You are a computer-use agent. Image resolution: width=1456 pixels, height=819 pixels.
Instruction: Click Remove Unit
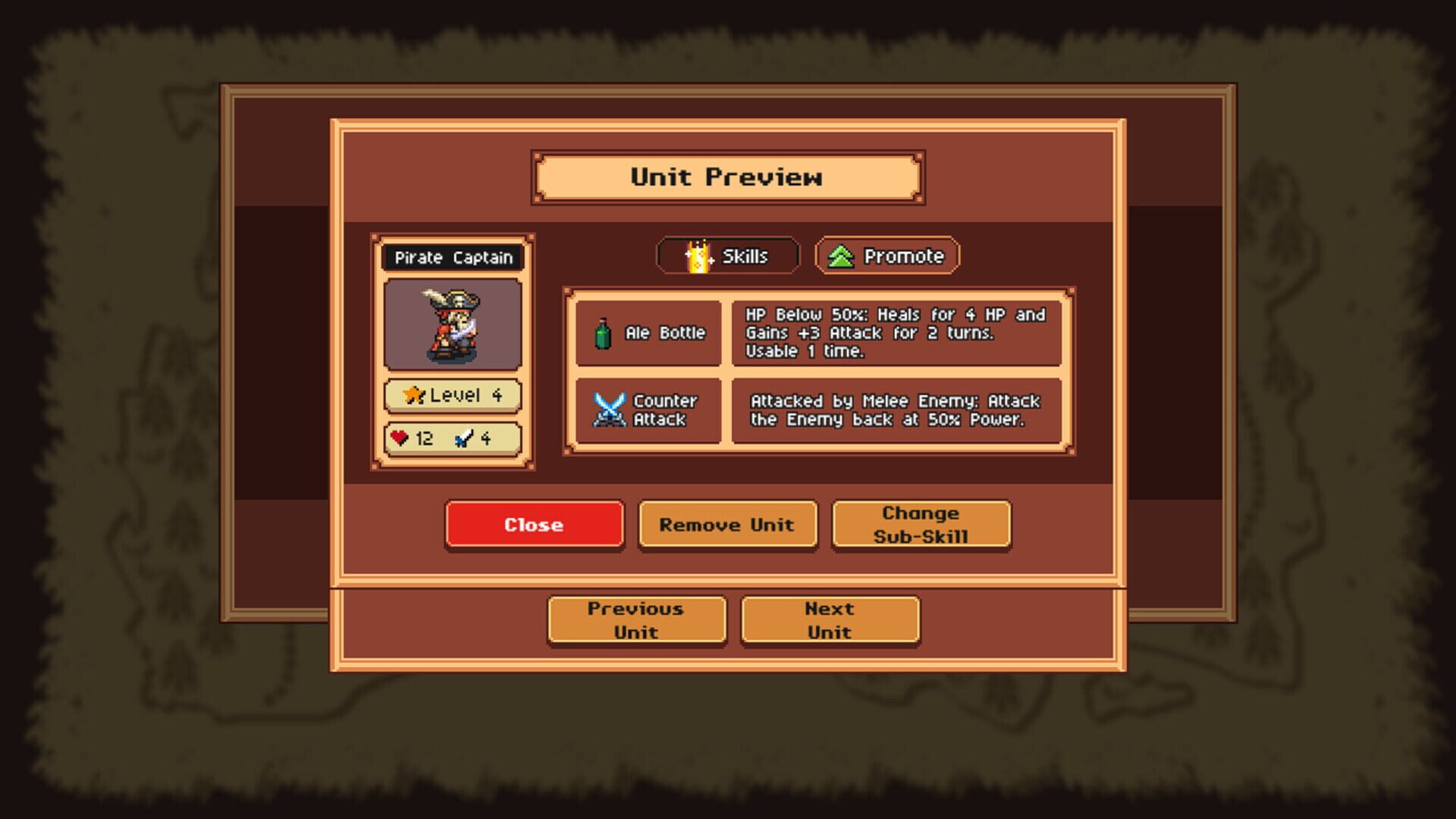coord(727,524)
